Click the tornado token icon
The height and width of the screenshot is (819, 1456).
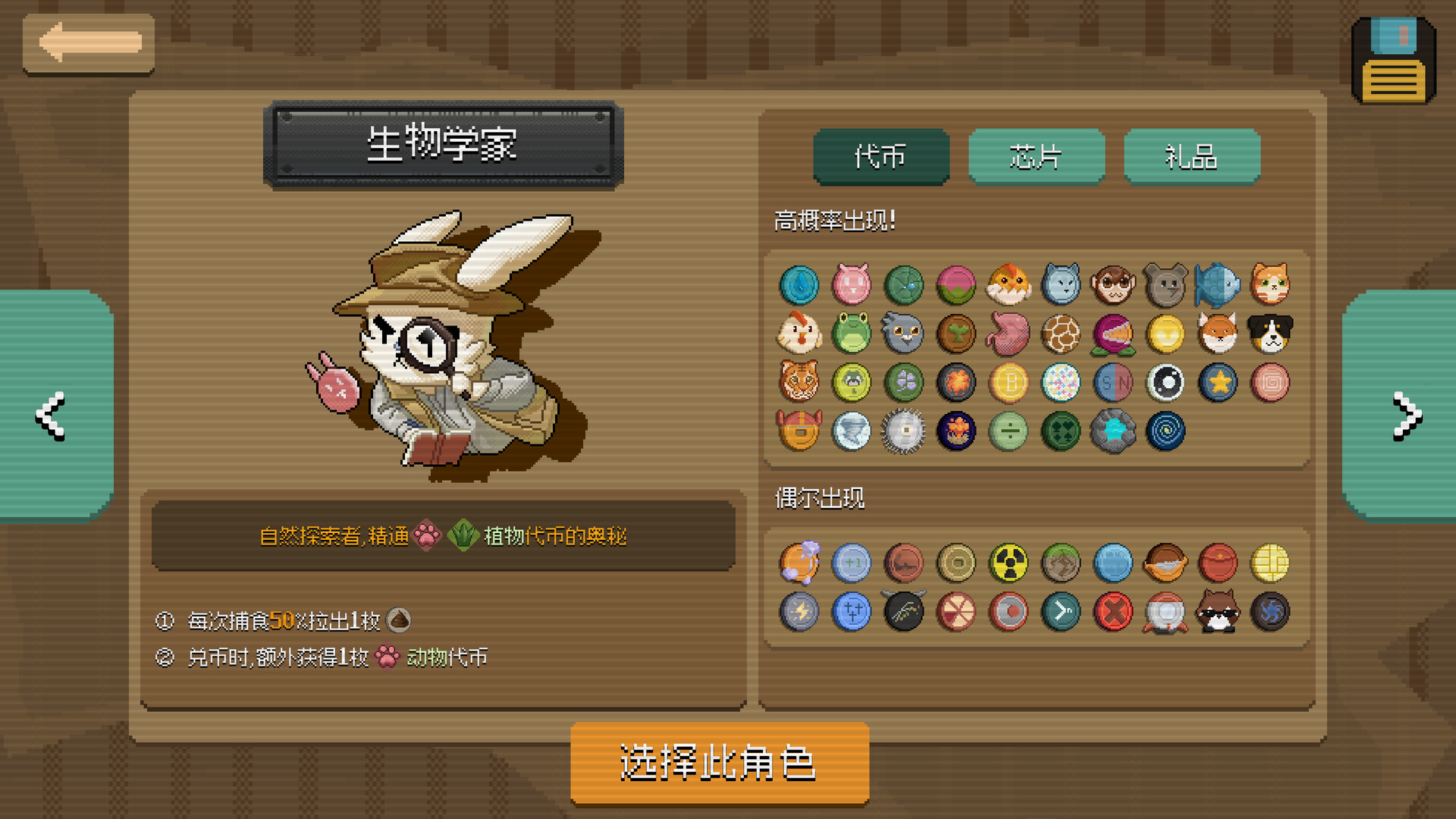click(x=852, y=432)
